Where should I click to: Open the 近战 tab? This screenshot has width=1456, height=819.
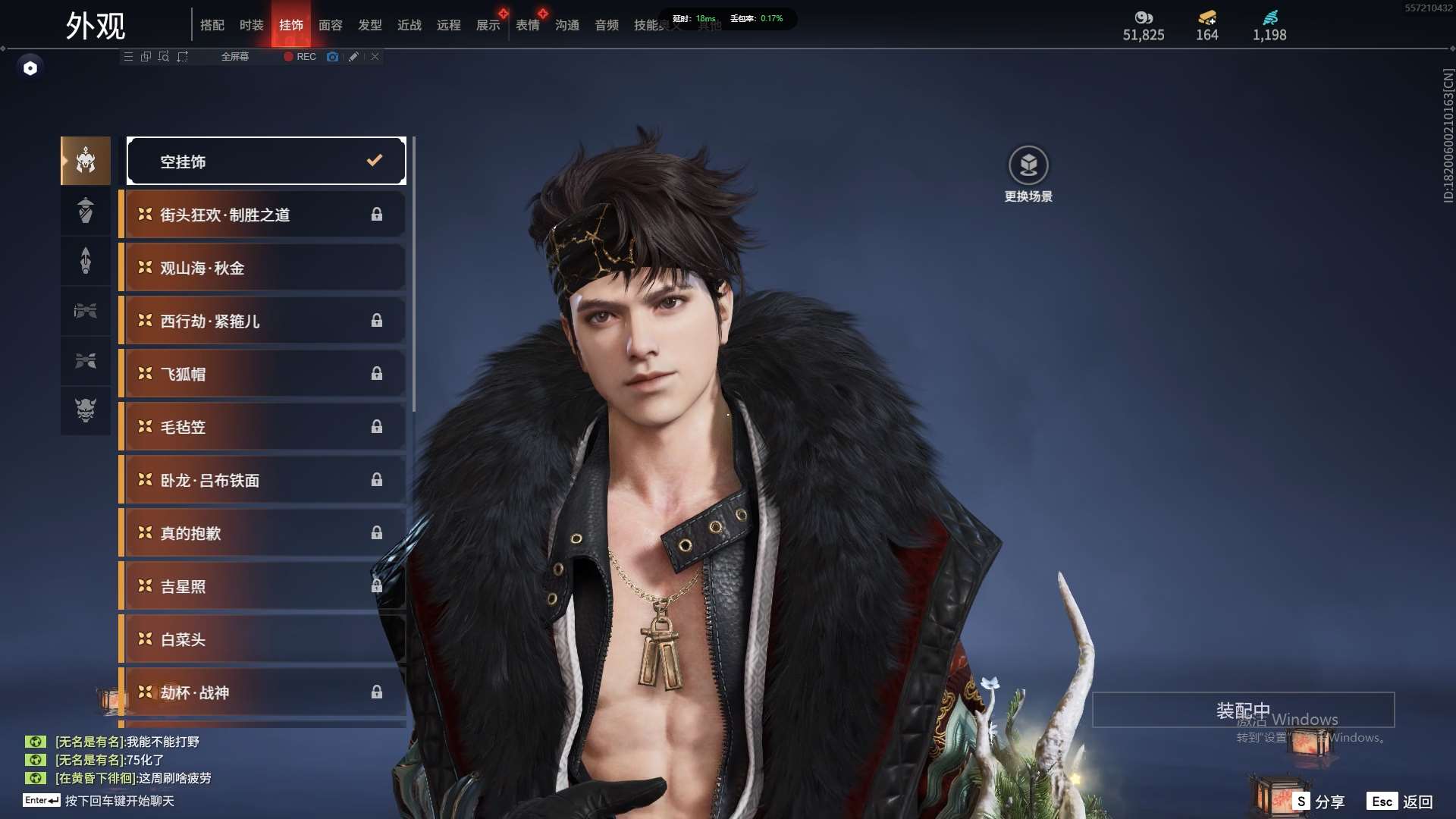coord(409,25)
